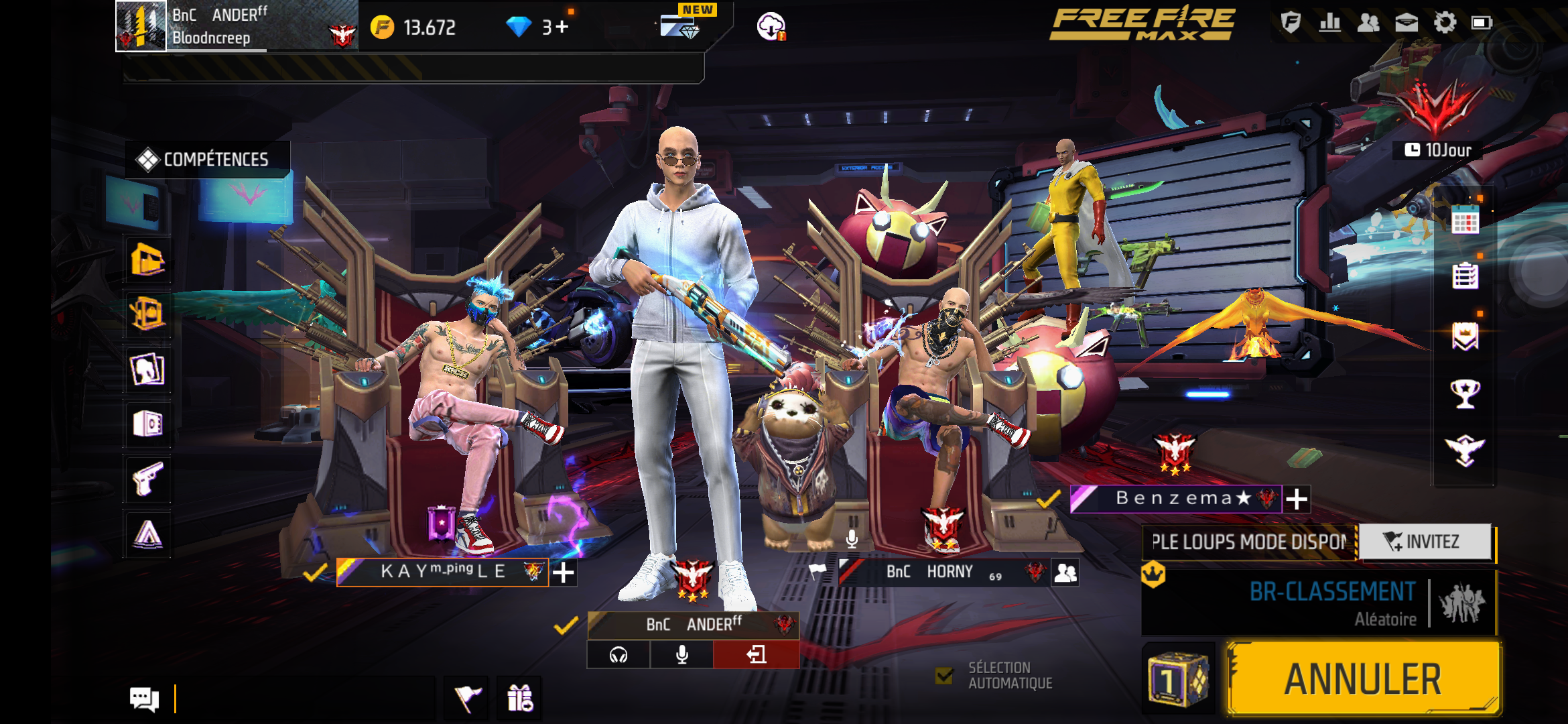Viewport: 1568px width, 724px height.
Task: Click the dice icon next to ANNULER
Action: [x=1178, y=678]
